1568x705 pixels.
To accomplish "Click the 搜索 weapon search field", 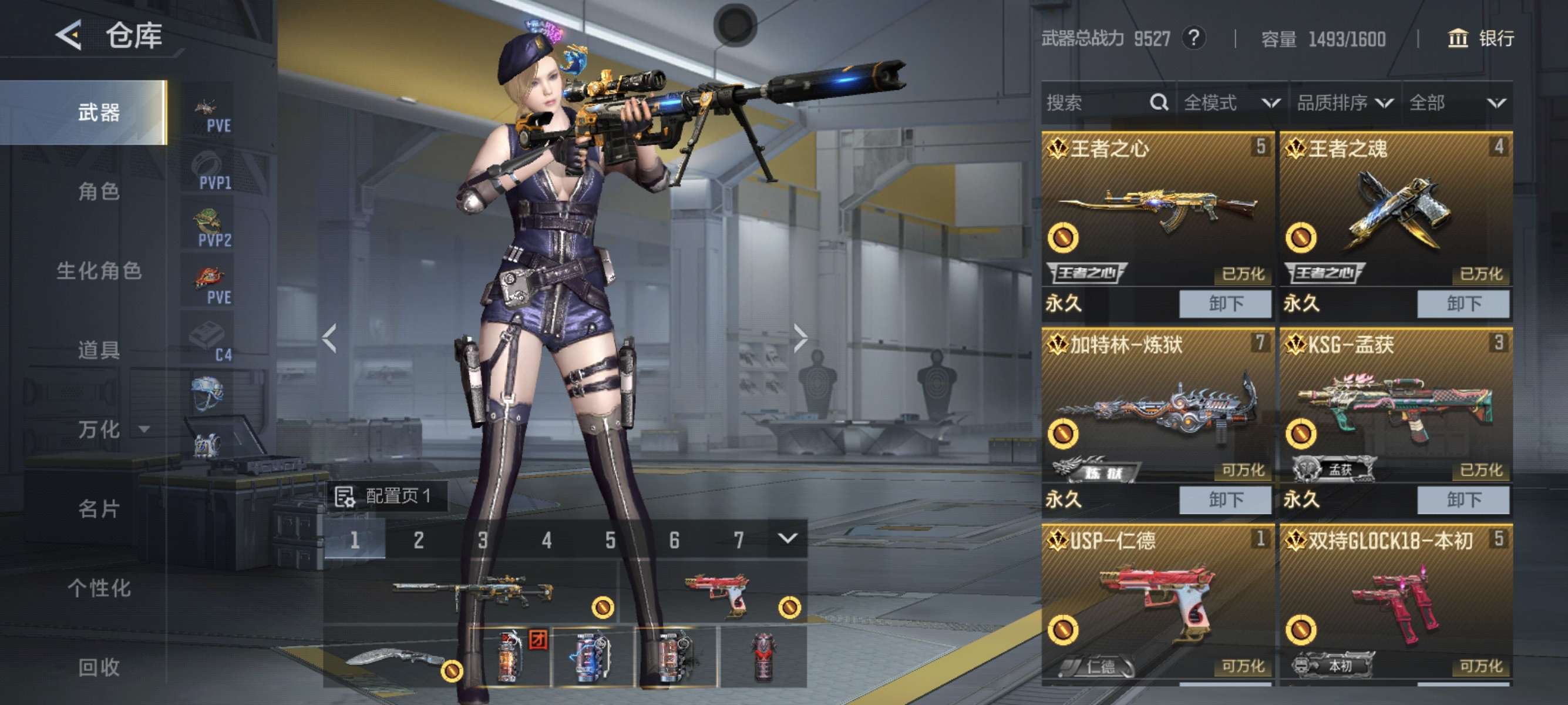I will click(x=1096, y=103).
